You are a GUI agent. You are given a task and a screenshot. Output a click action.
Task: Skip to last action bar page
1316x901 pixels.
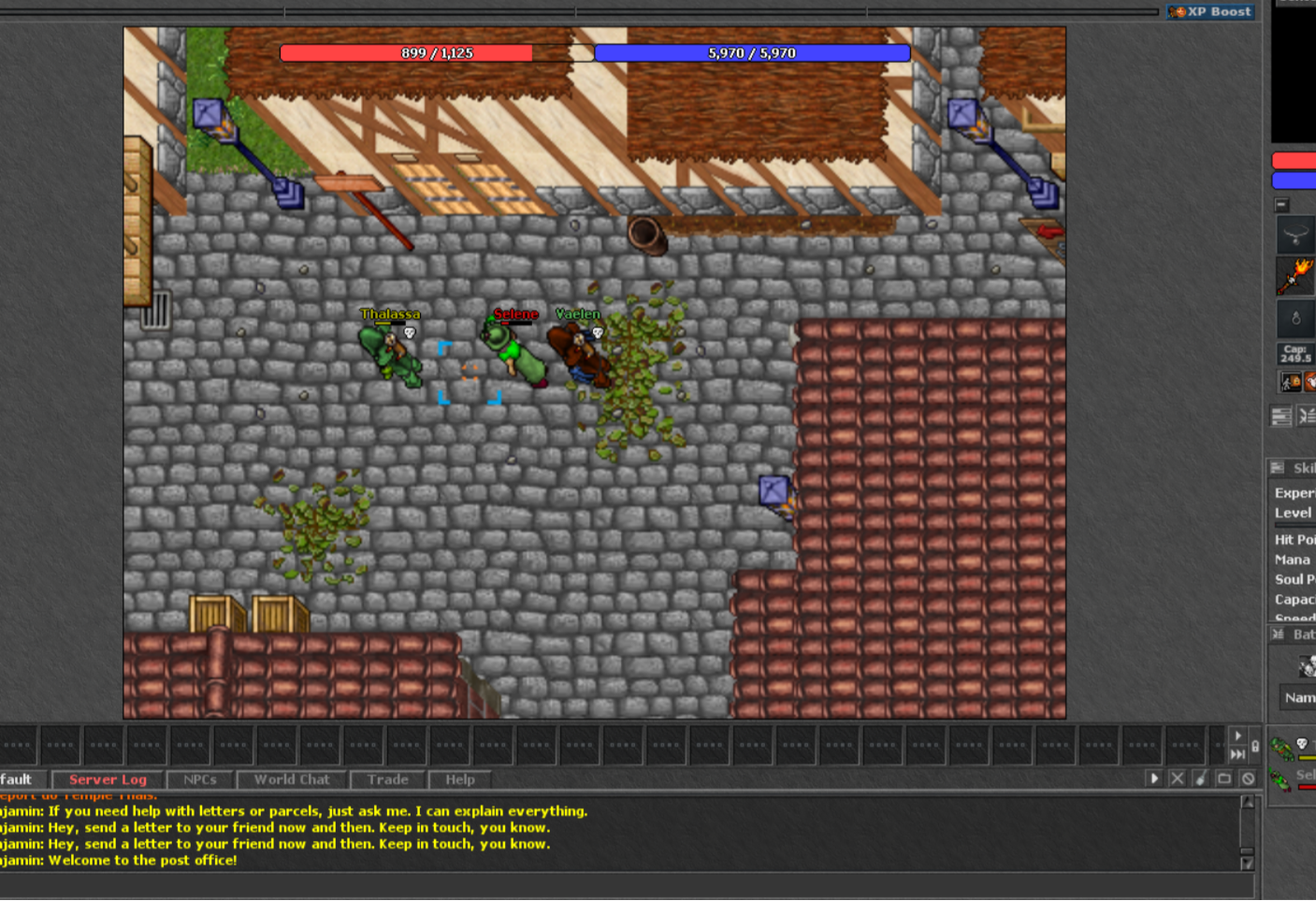1237,754
